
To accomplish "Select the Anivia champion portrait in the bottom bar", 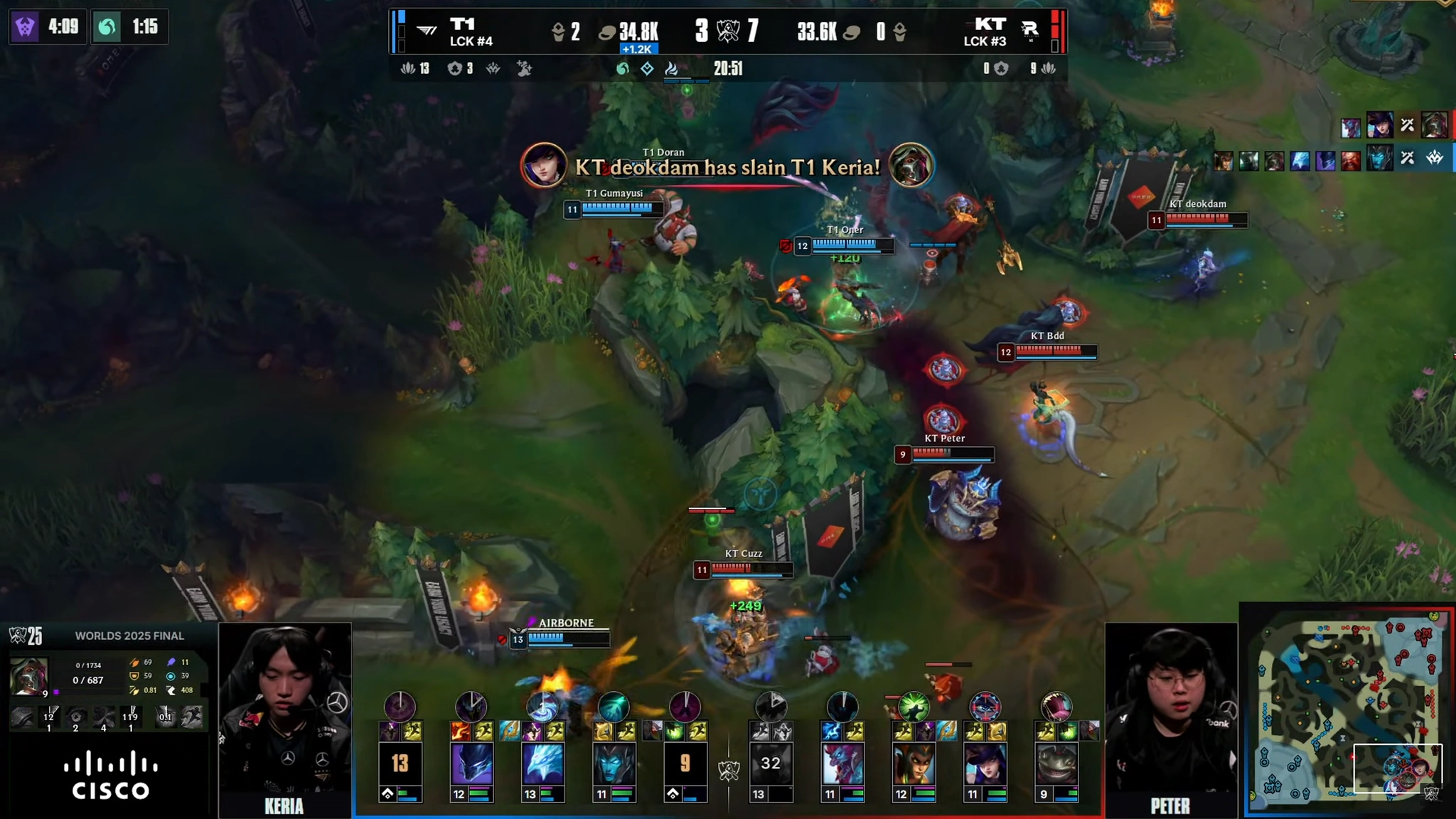I will pos(545,764).
